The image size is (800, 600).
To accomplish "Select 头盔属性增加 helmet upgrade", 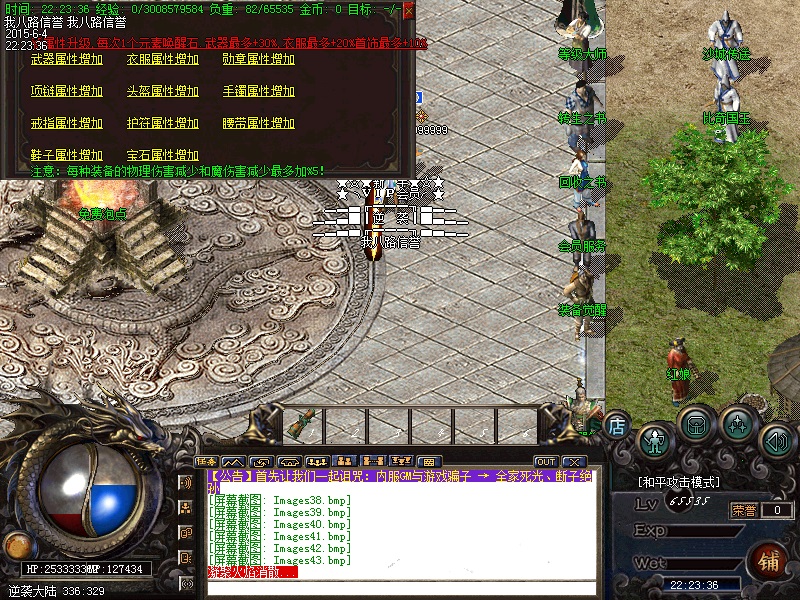I will click(x=163, y=91).
